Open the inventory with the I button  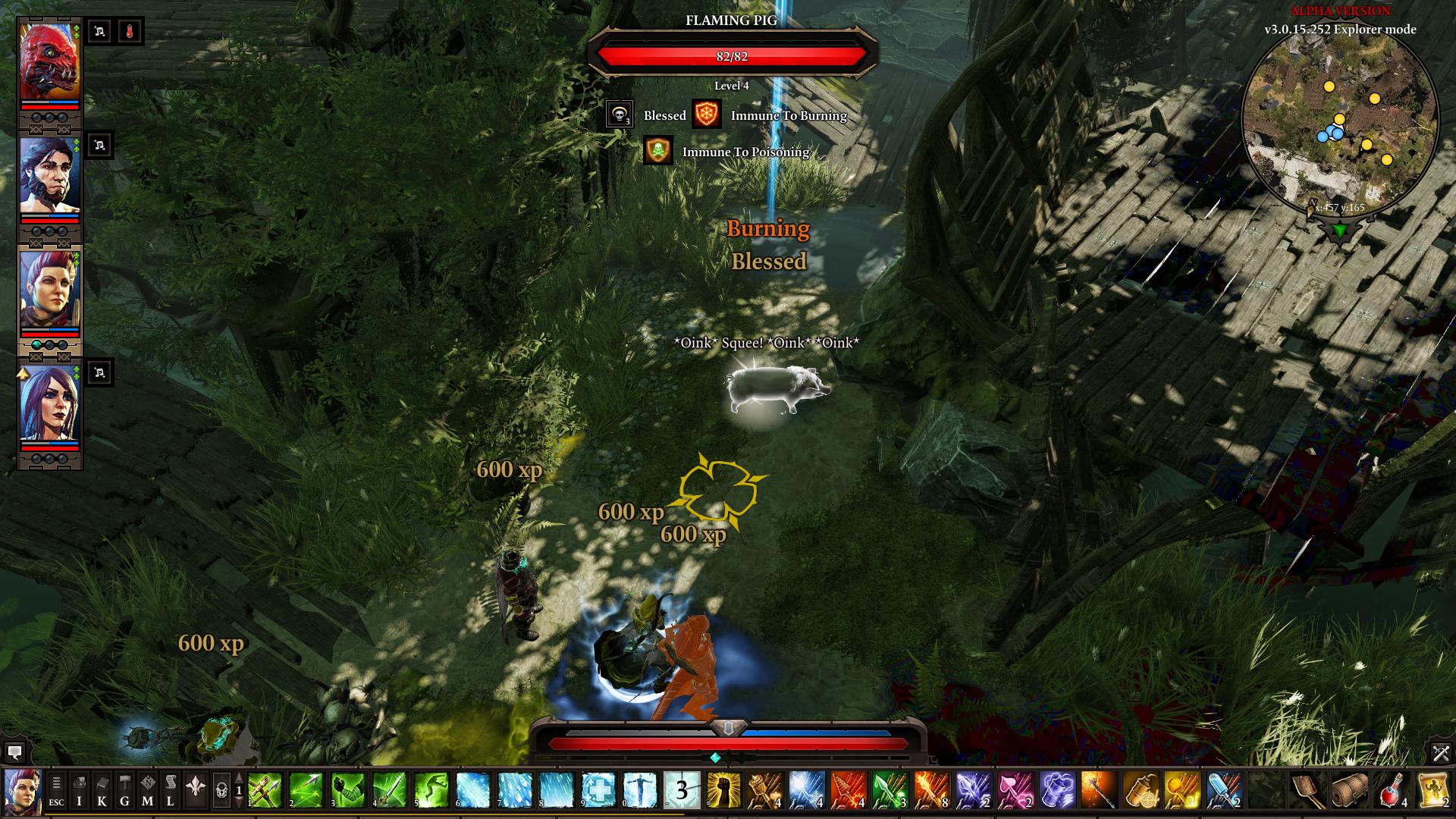click(x=80, y=790)
